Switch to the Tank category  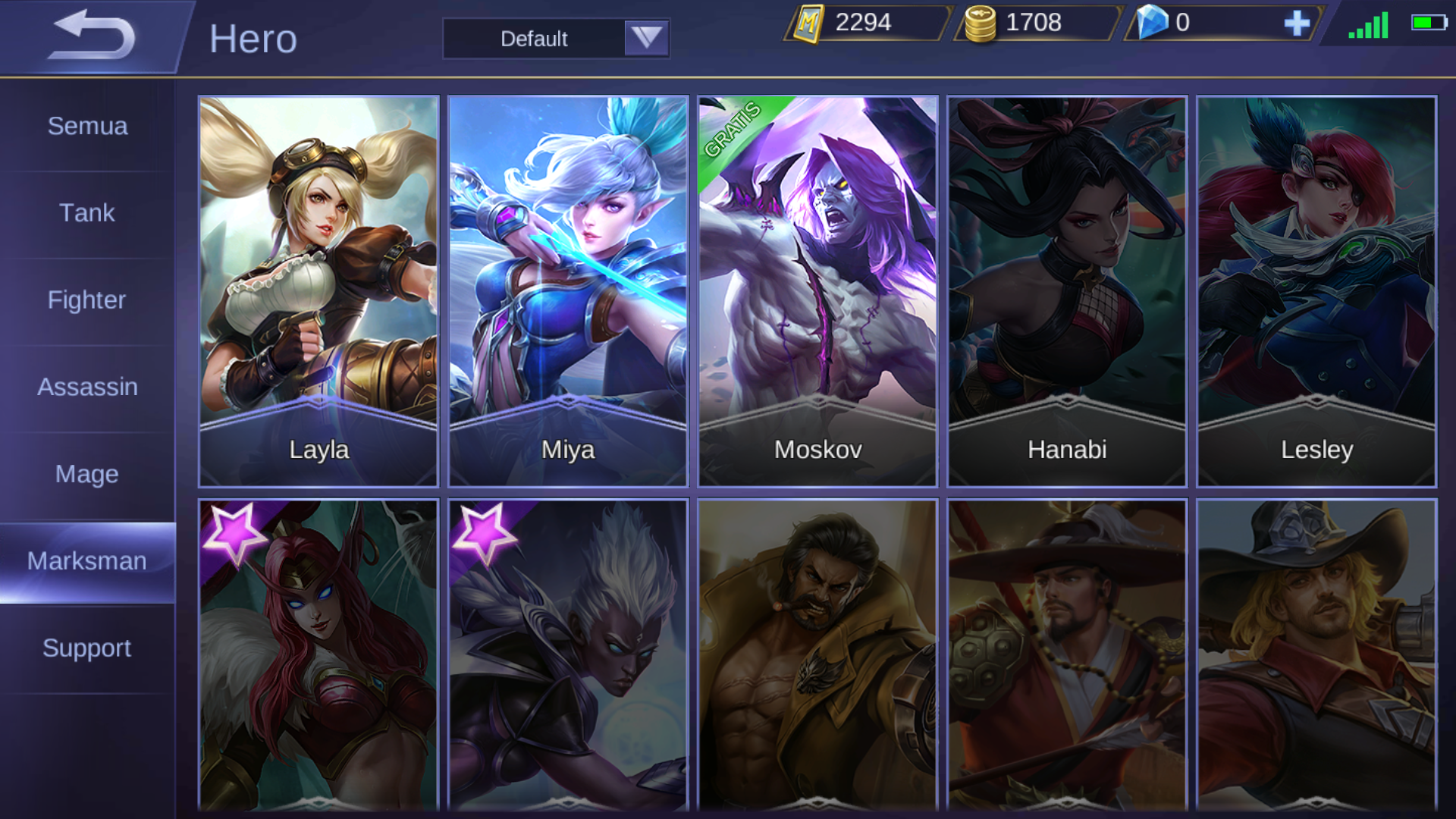87,213
